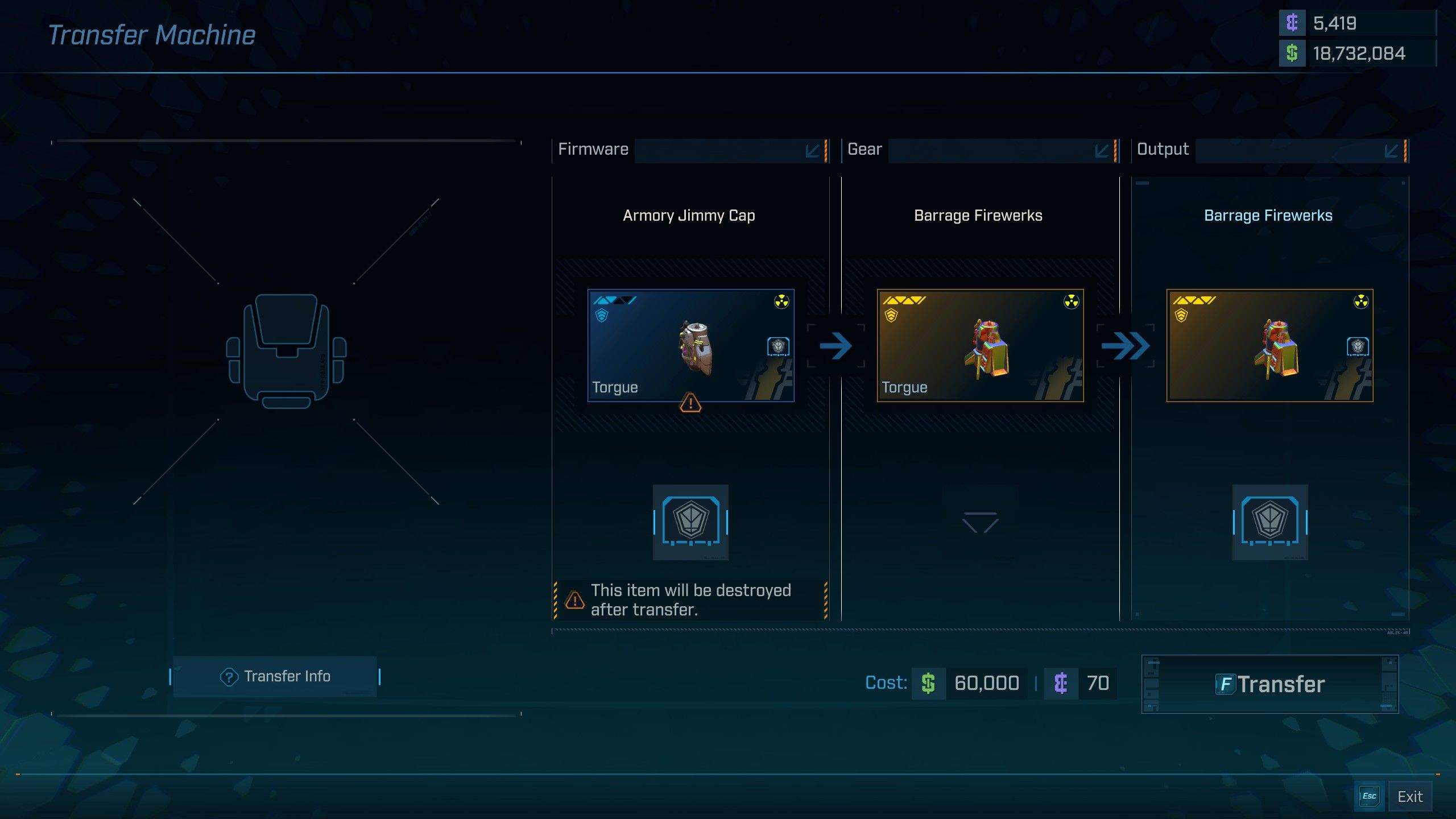Confirm the Transfer button
The image size is (1456, 819).
[1269, 684]
